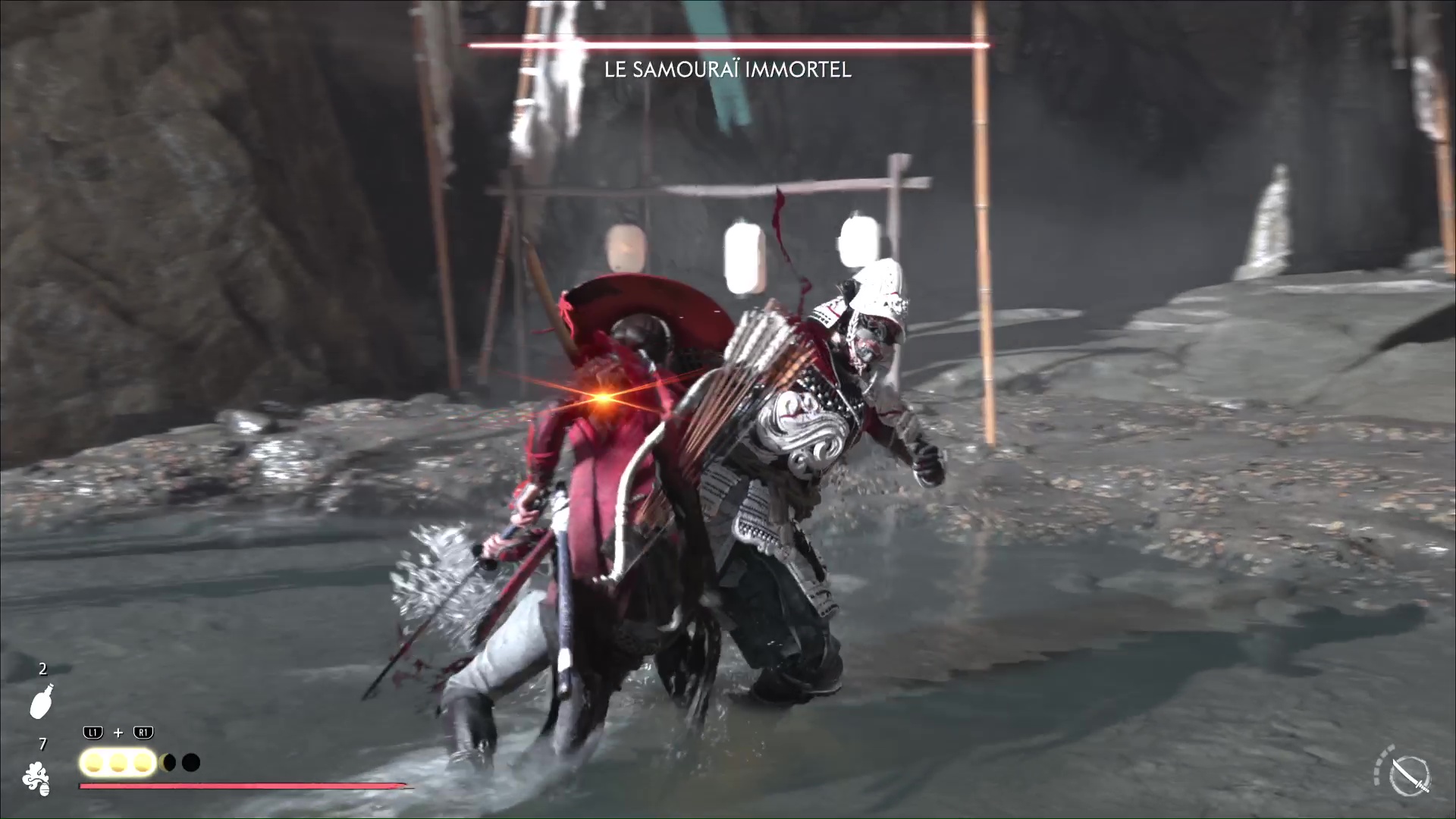Click the katana weapon icon

click(1409, 777)
